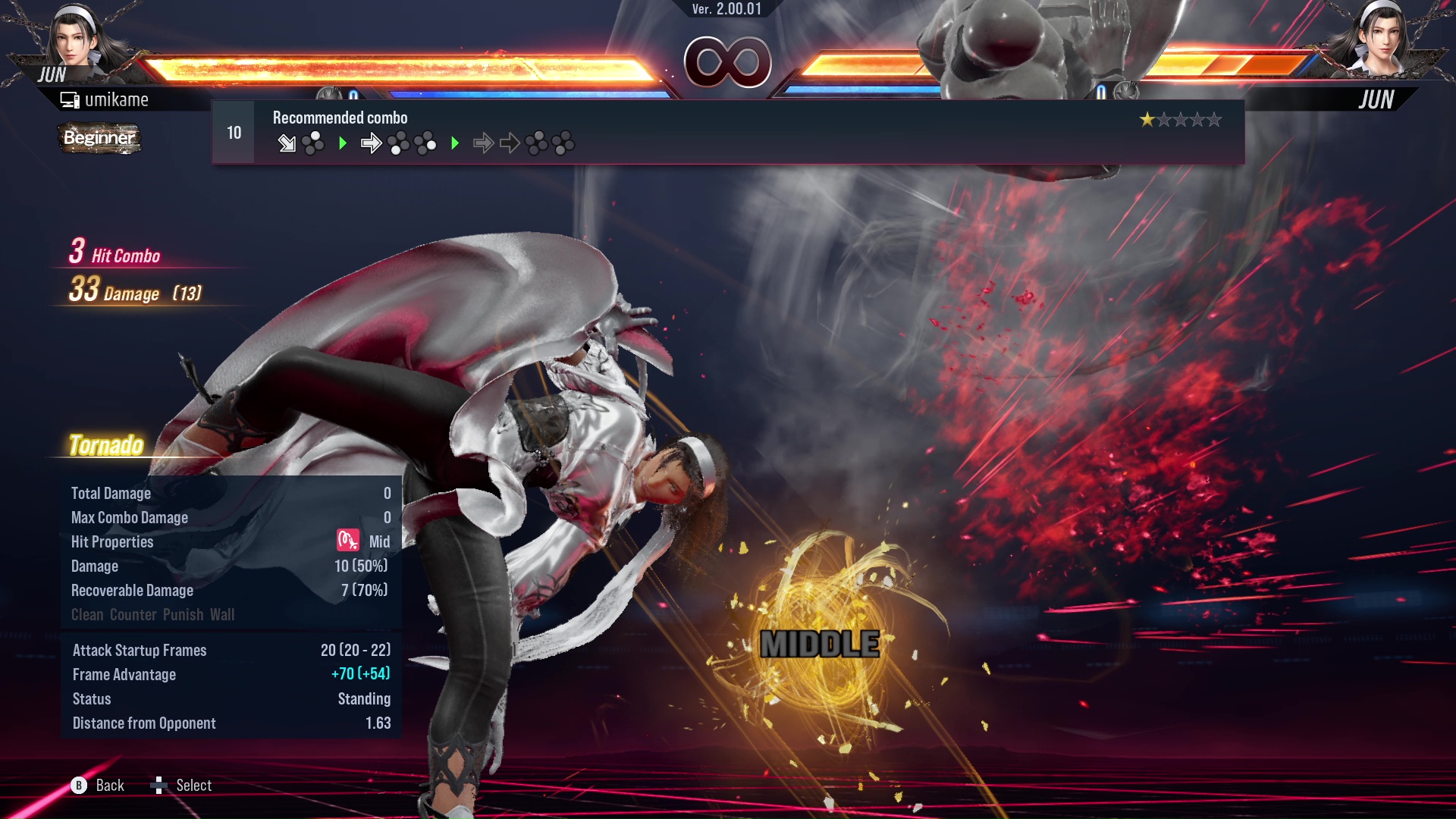Viewport: 1456px width, 819px height.
Task: Click the combo difficulty star rating
Action: click(1180, 120)
